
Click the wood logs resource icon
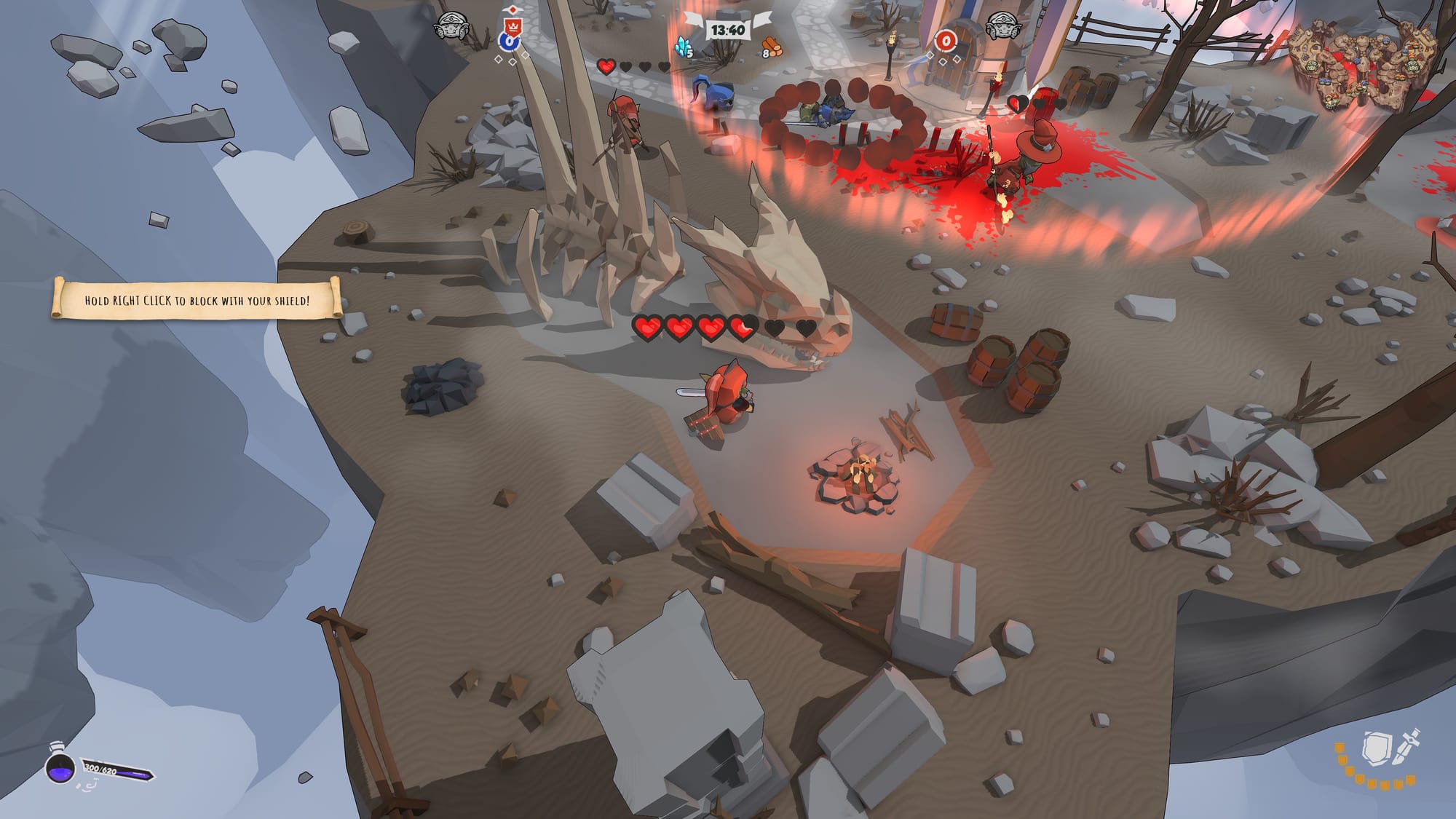[x=772, y=50]
